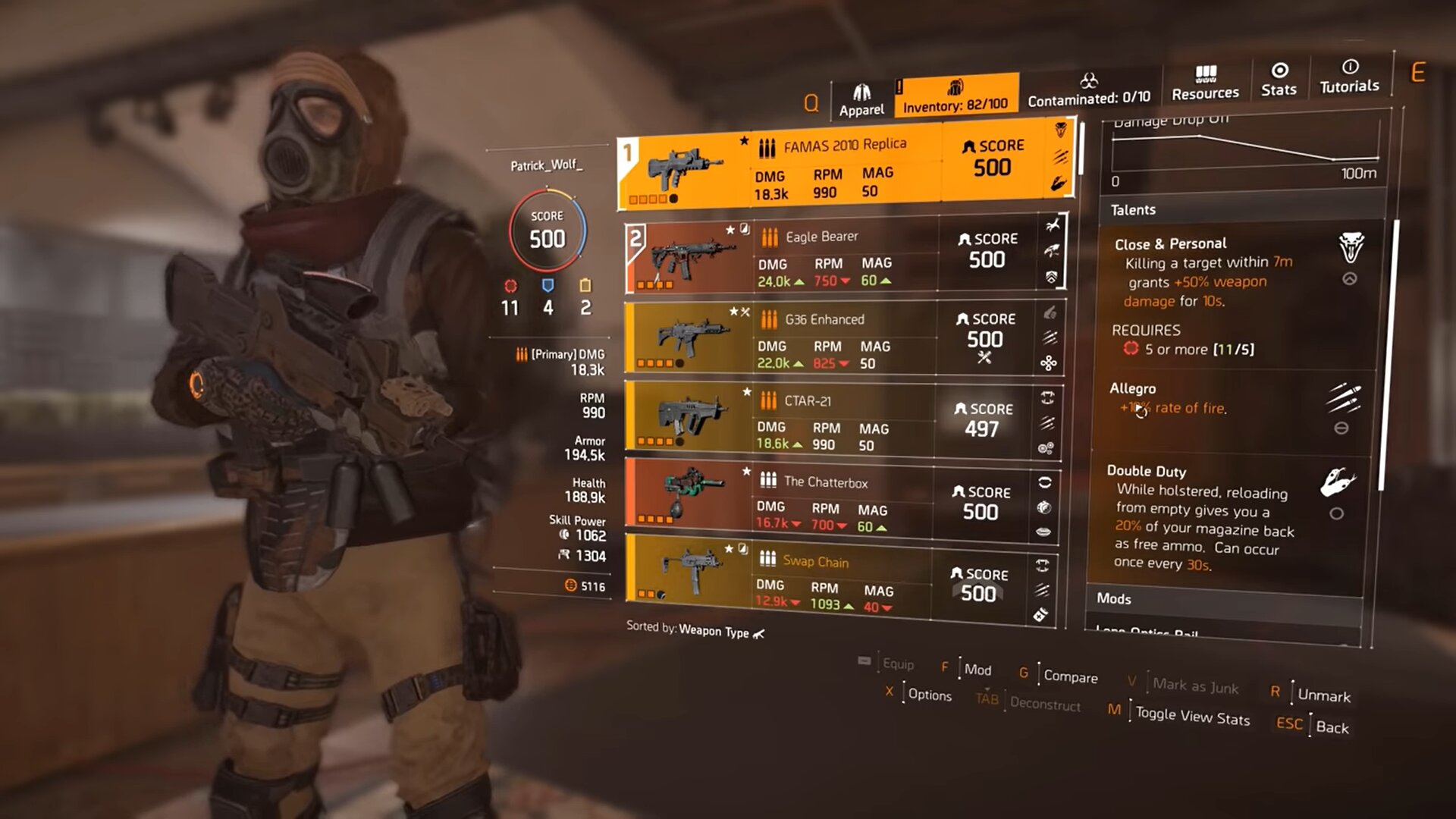The image size is (1456, 819).
Task: Expand the Talents section header
Action: click(x=1134, y=209)
